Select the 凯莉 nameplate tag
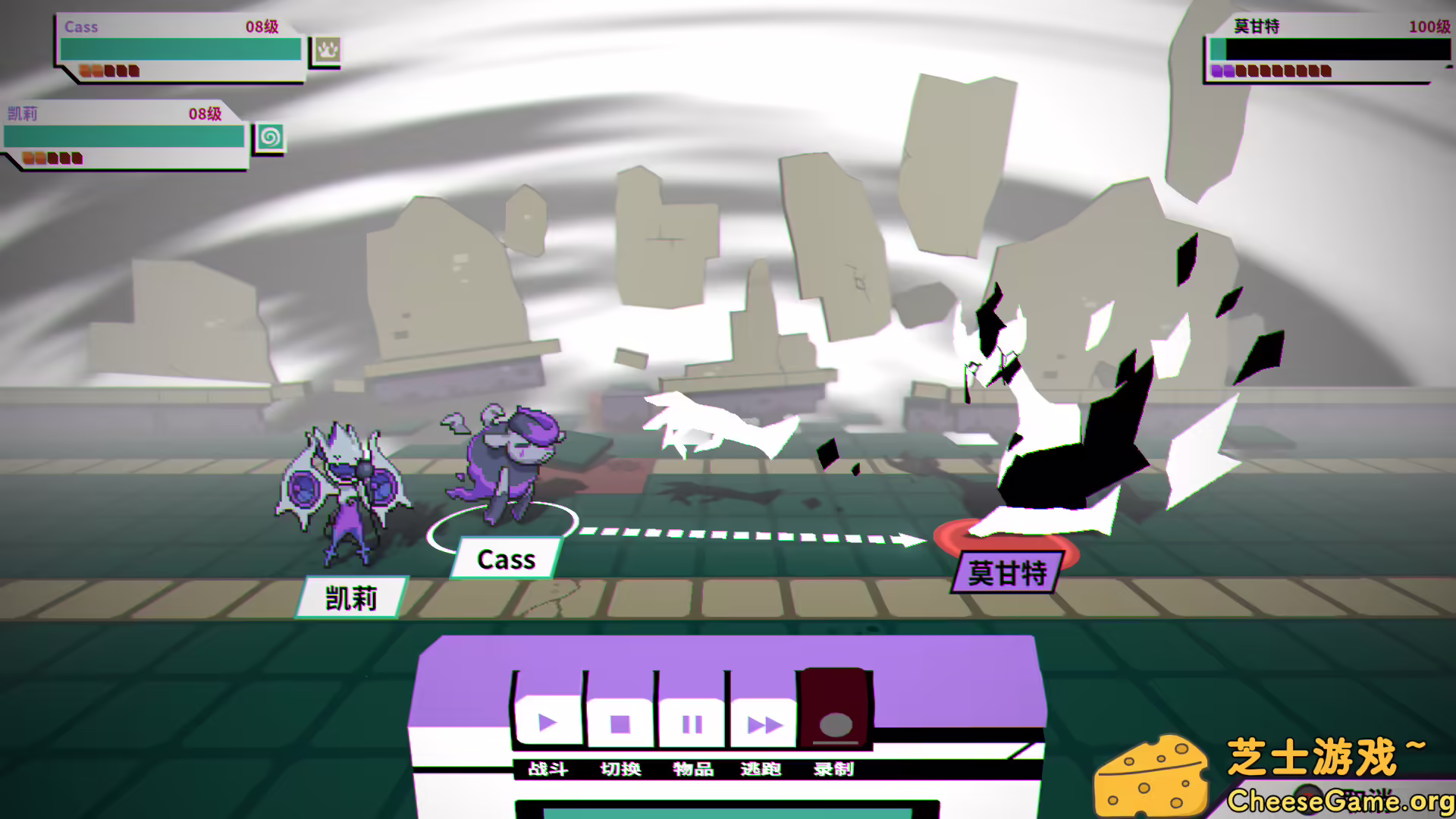The image size is (1456, 819). 352,598
